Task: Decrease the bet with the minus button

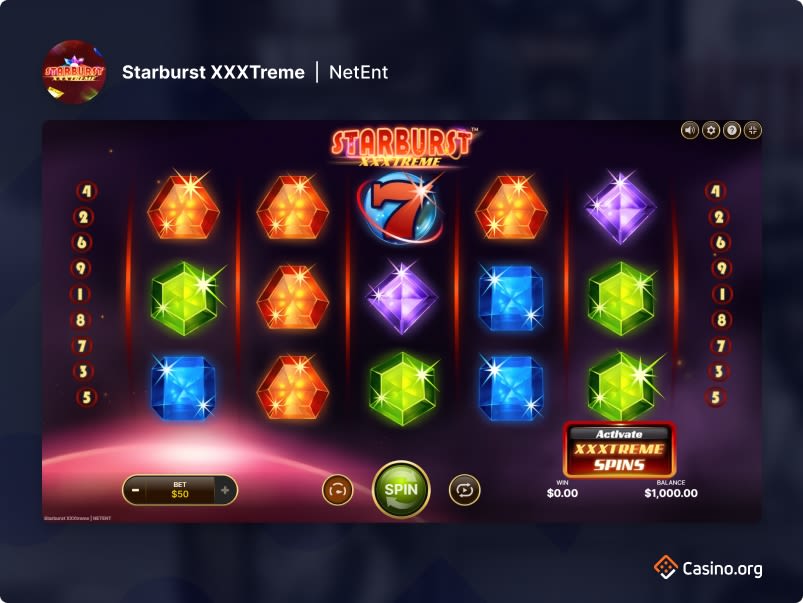Action: (135, 490)
